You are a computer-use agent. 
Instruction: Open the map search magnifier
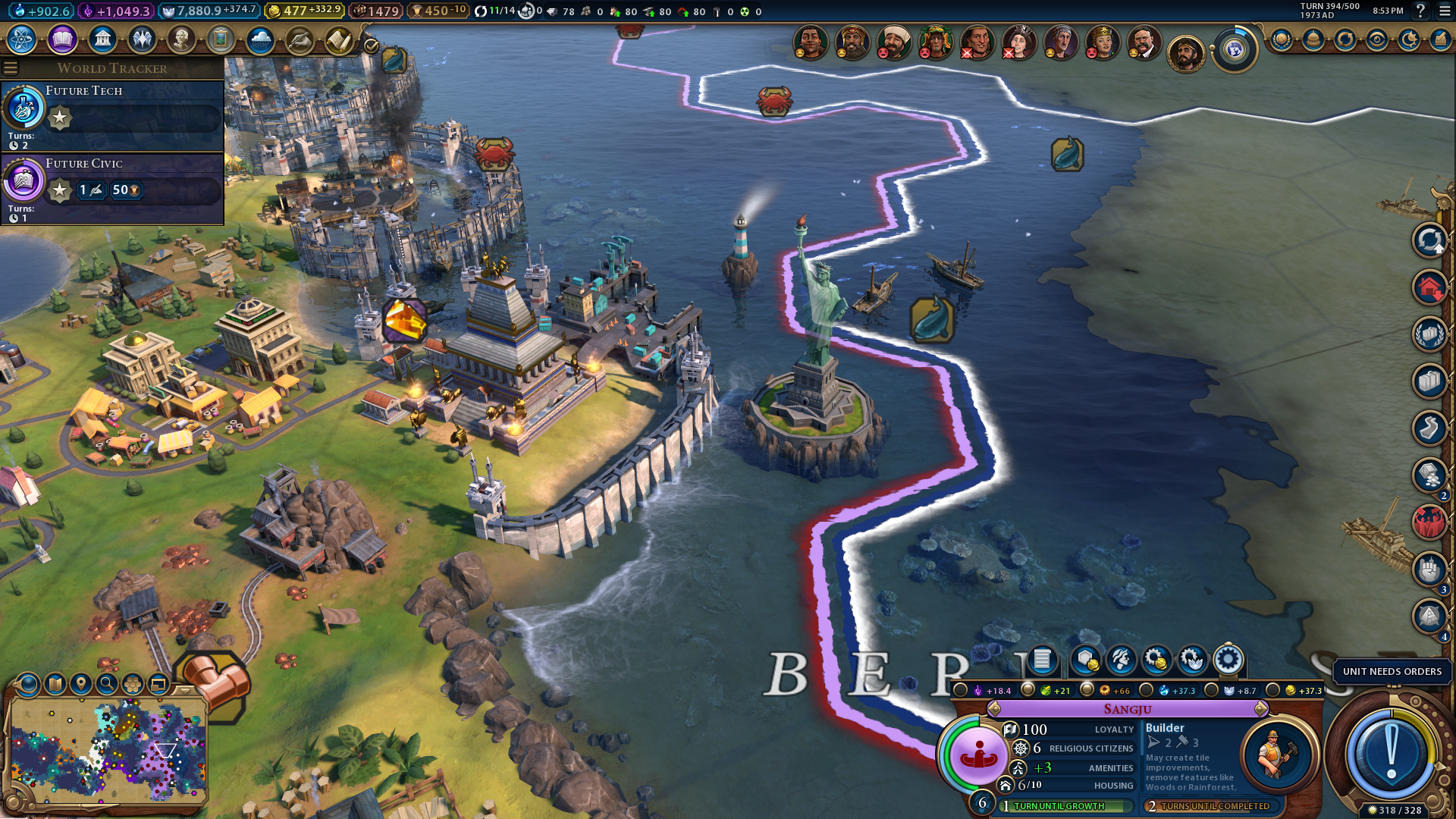click(x=107, y=684)
